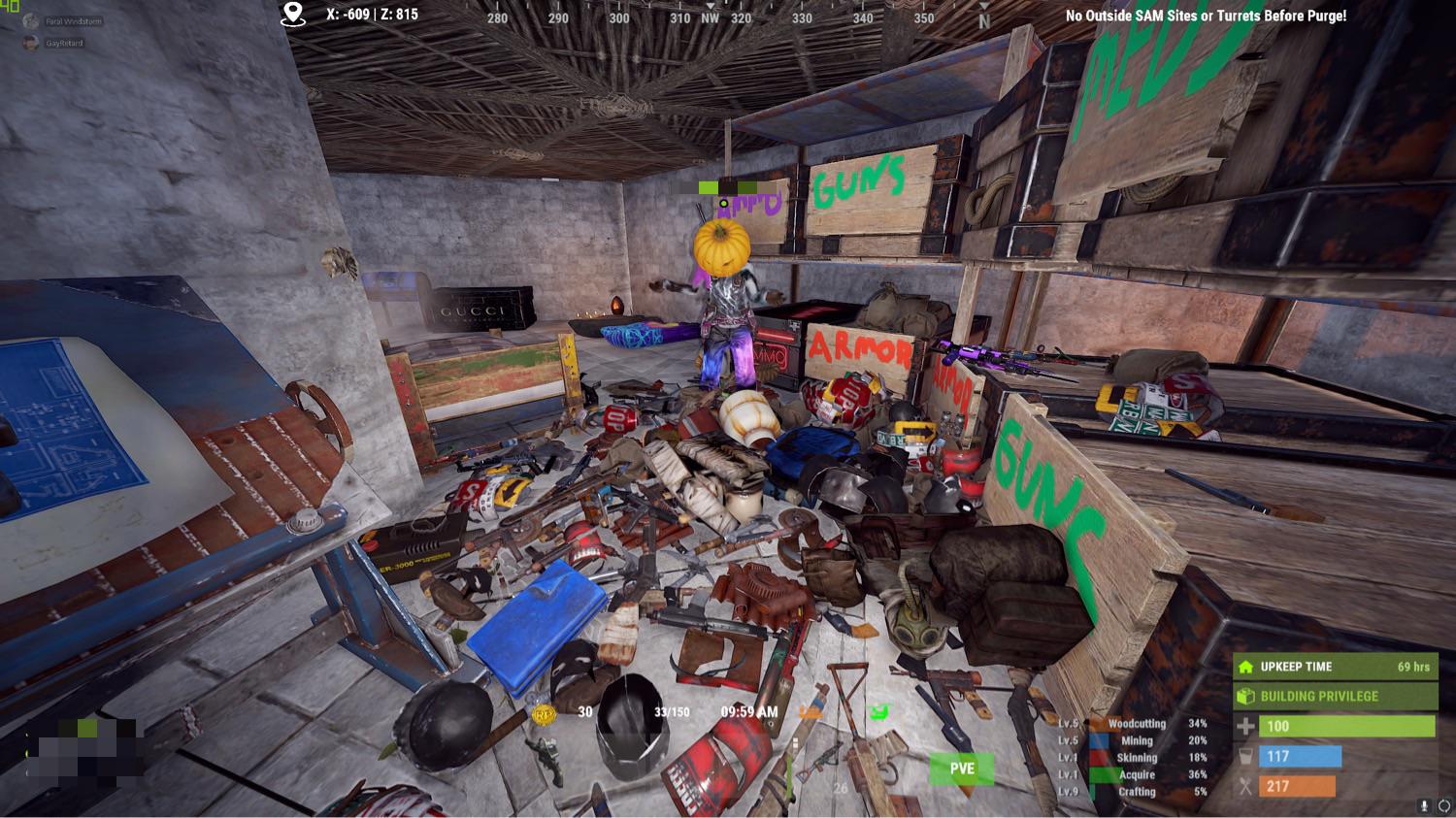Click the server message about SAM Sites

point(1207,16)
